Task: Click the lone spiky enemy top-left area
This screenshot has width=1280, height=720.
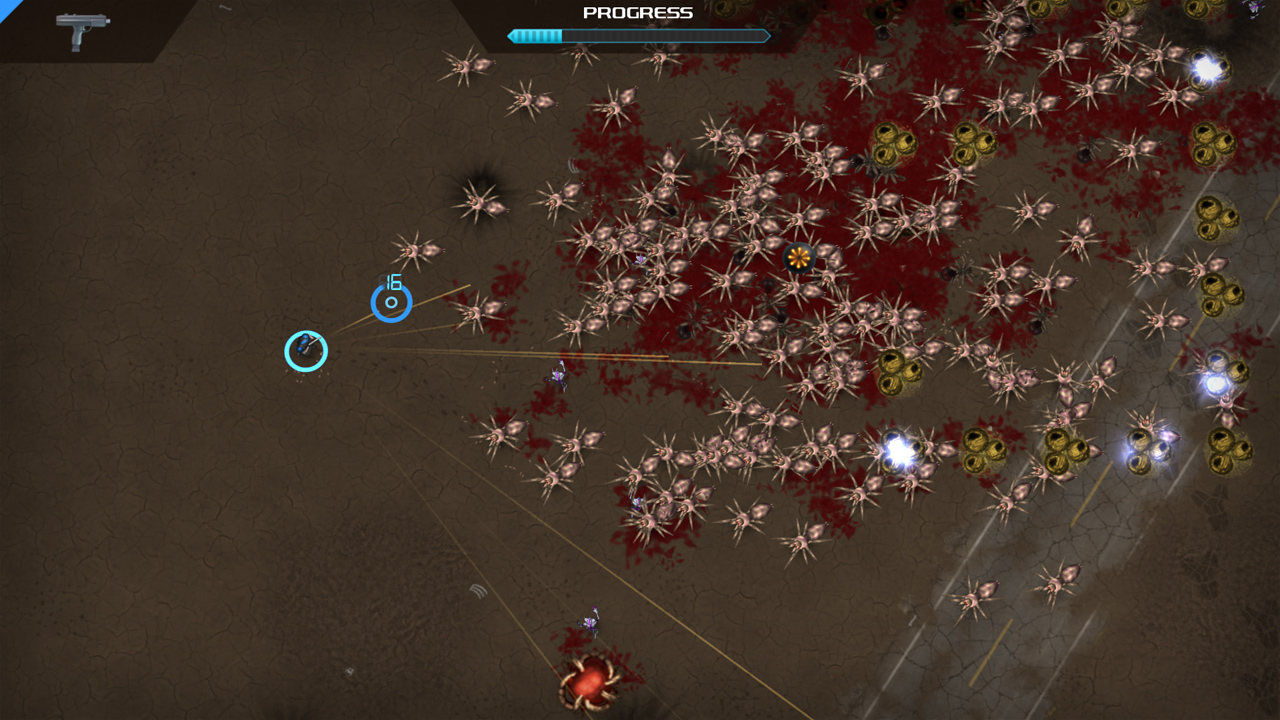Action: point(462,68)
